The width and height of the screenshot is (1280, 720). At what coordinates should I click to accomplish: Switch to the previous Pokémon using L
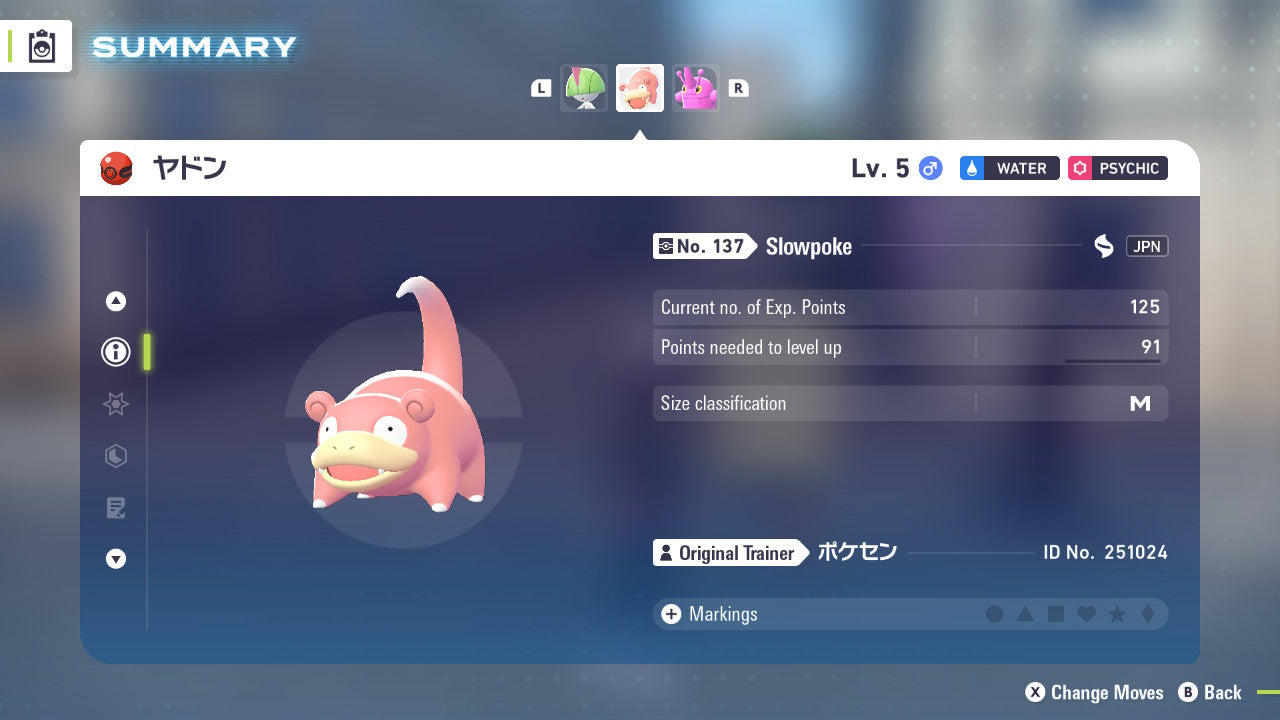[x=540, y=88]
